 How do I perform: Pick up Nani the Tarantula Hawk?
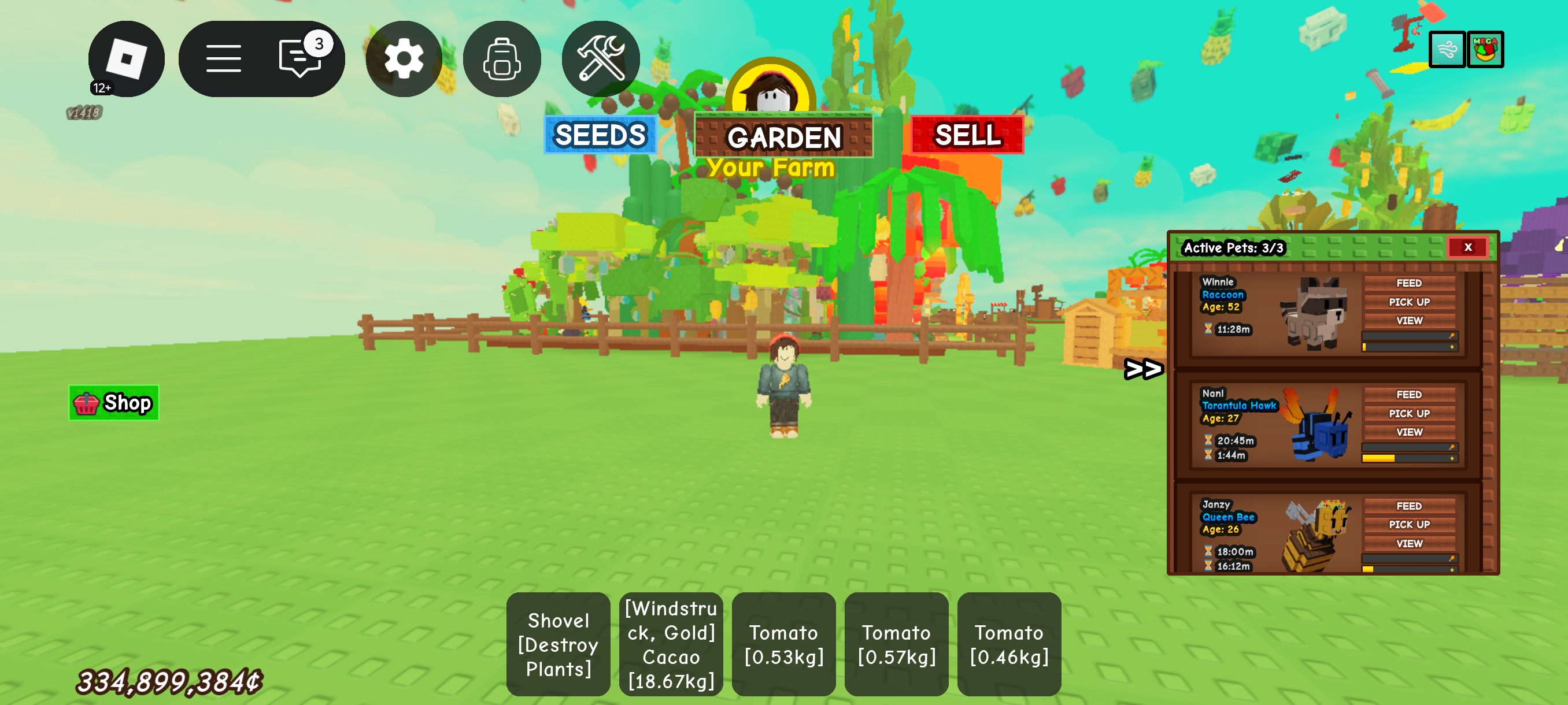pos(1408,413)
